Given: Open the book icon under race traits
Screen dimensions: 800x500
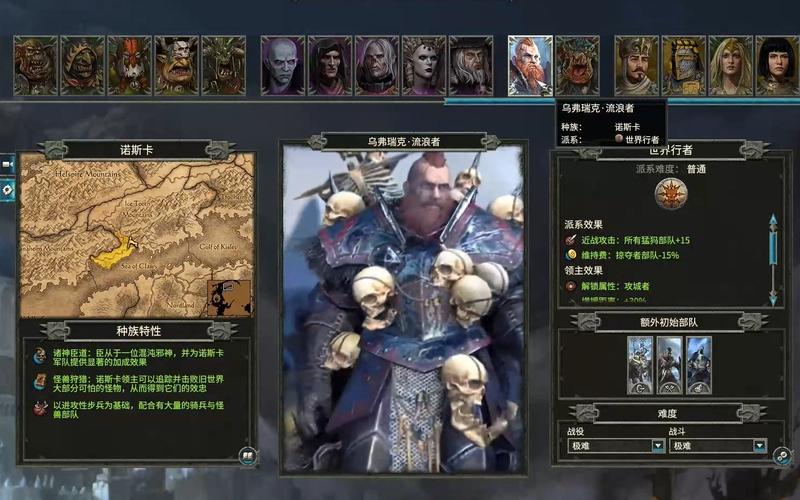Looking at the screenshot, I should pyautogui.click(x=245, y=455).
